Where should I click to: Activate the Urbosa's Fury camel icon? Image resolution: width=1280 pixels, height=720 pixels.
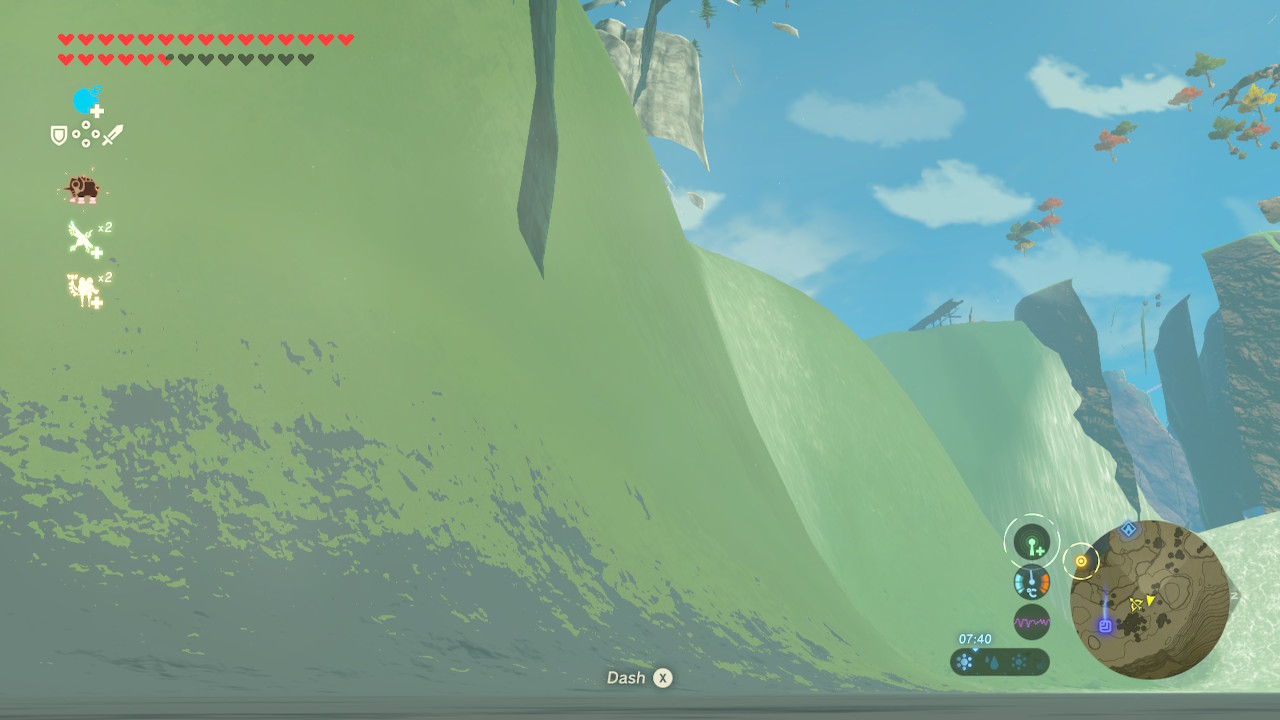pos(84,289)
